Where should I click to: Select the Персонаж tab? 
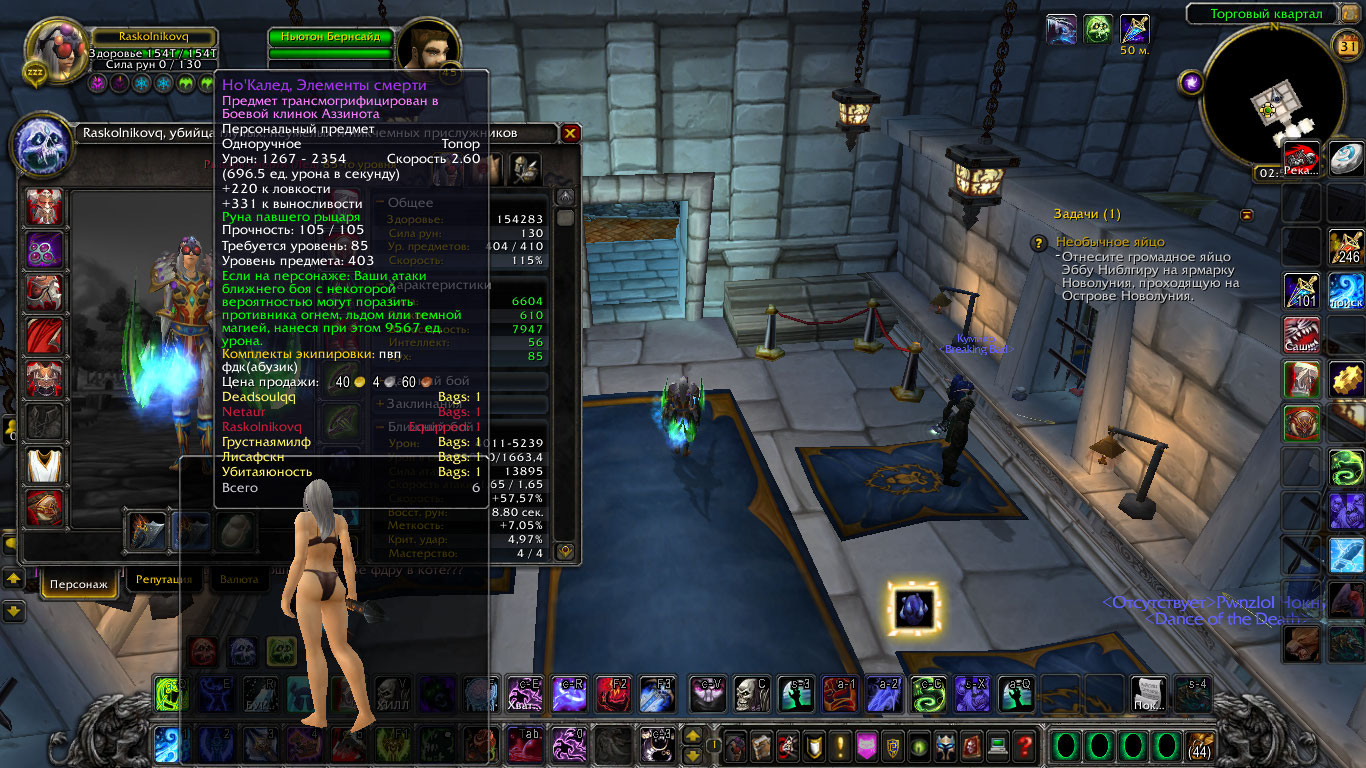coord(79,582)
